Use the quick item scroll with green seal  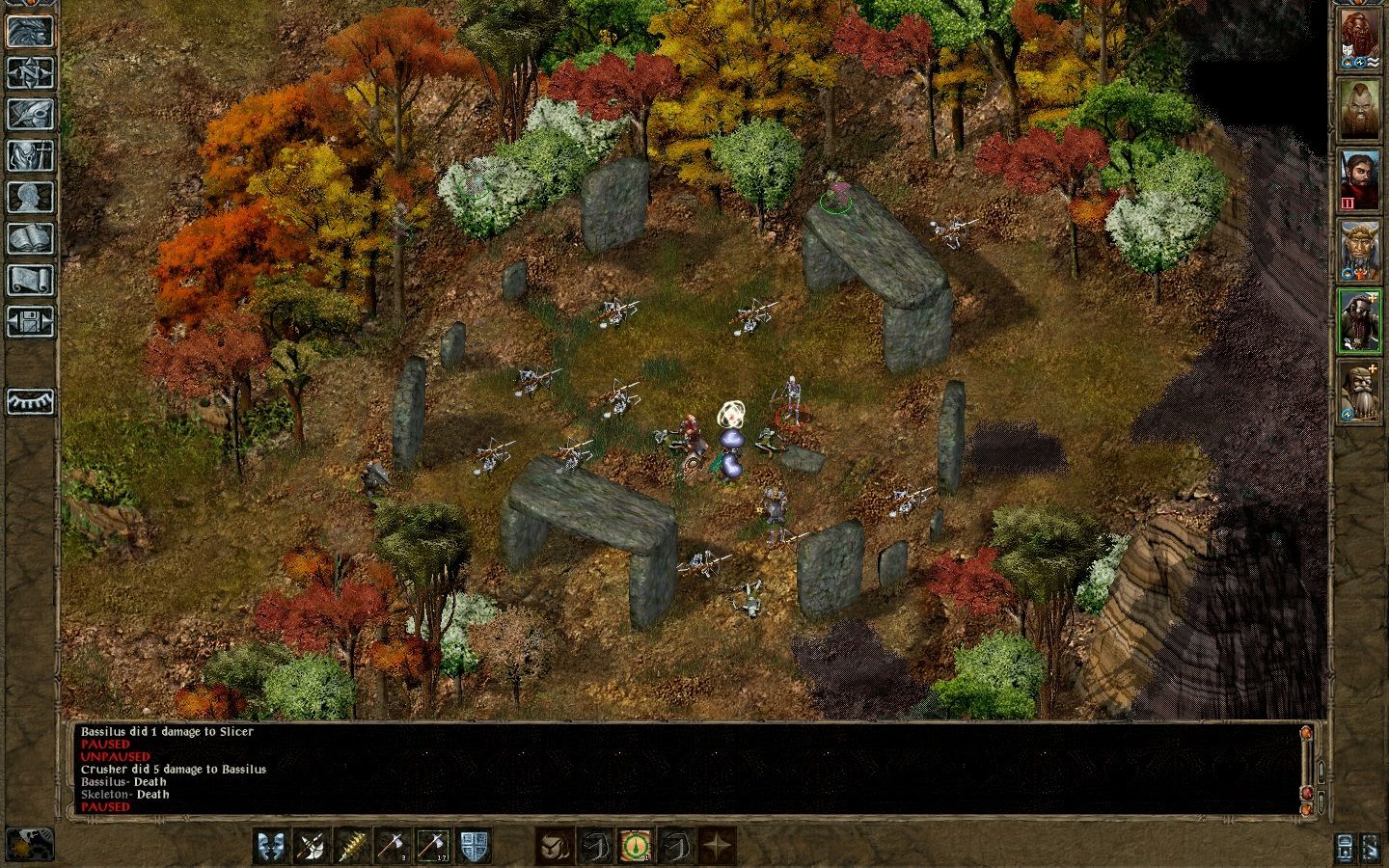635,847
